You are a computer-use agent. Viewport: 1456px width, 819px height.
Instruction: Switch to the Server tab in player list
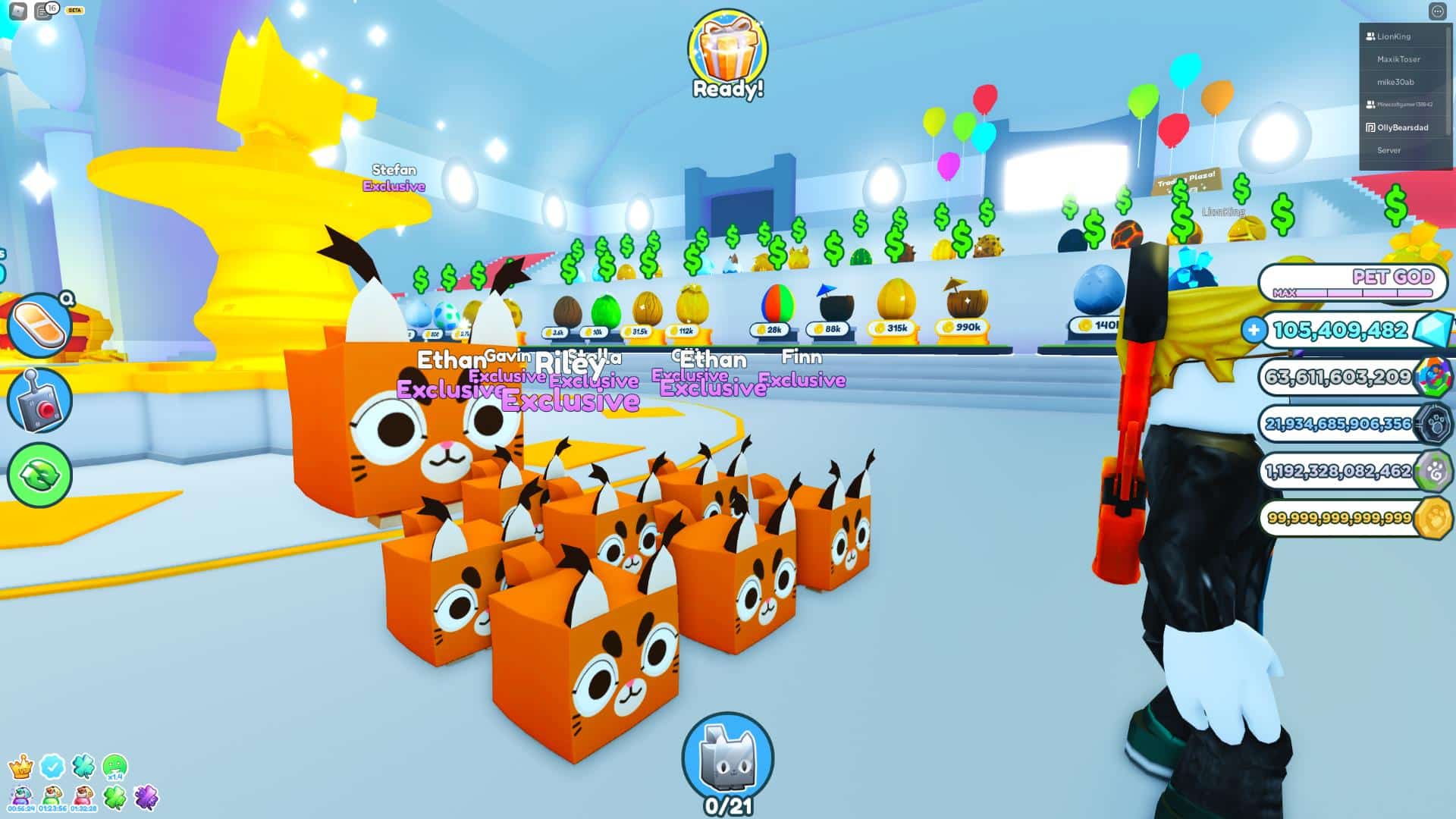[x=1390, y=150]
